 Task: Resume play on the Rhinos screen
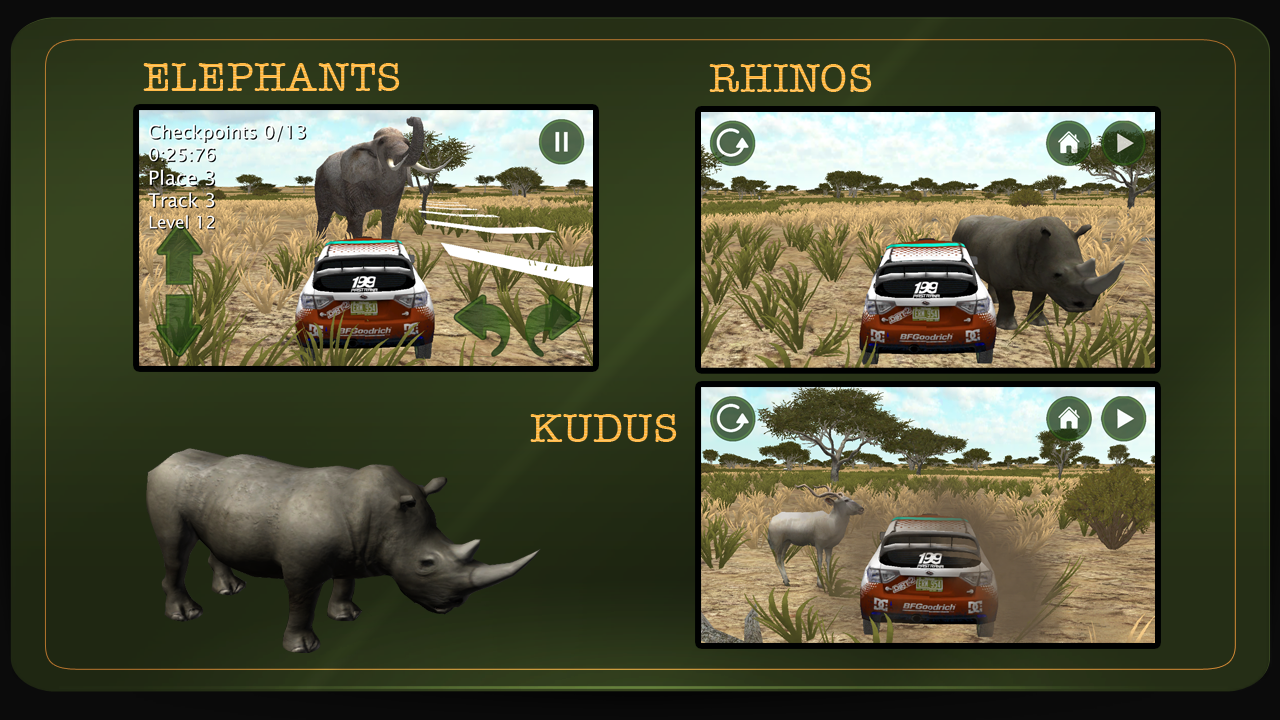(x=1122, y=143)
